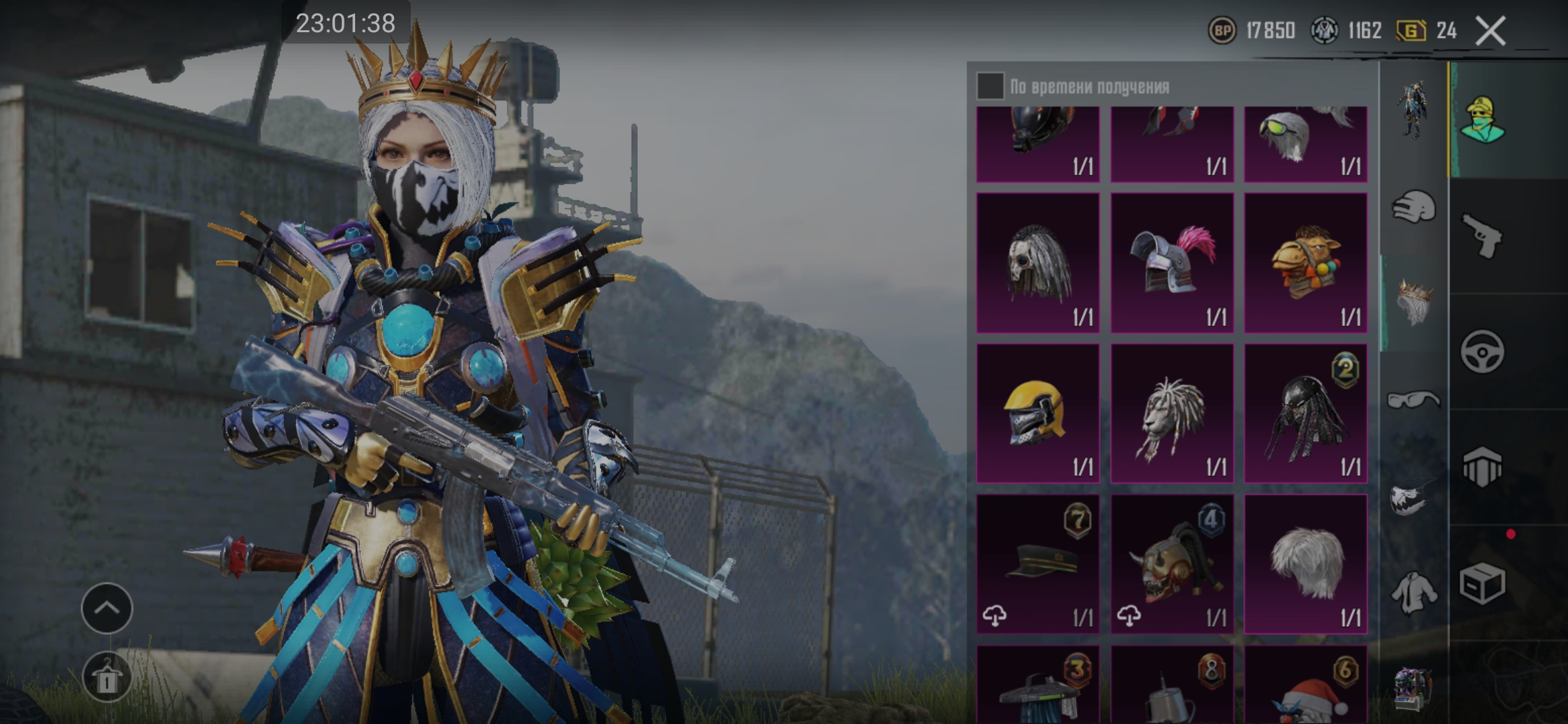Screen dimensions: 1568x724
Task: Open the face mask subcategory
Action: tap(1413, 497)
